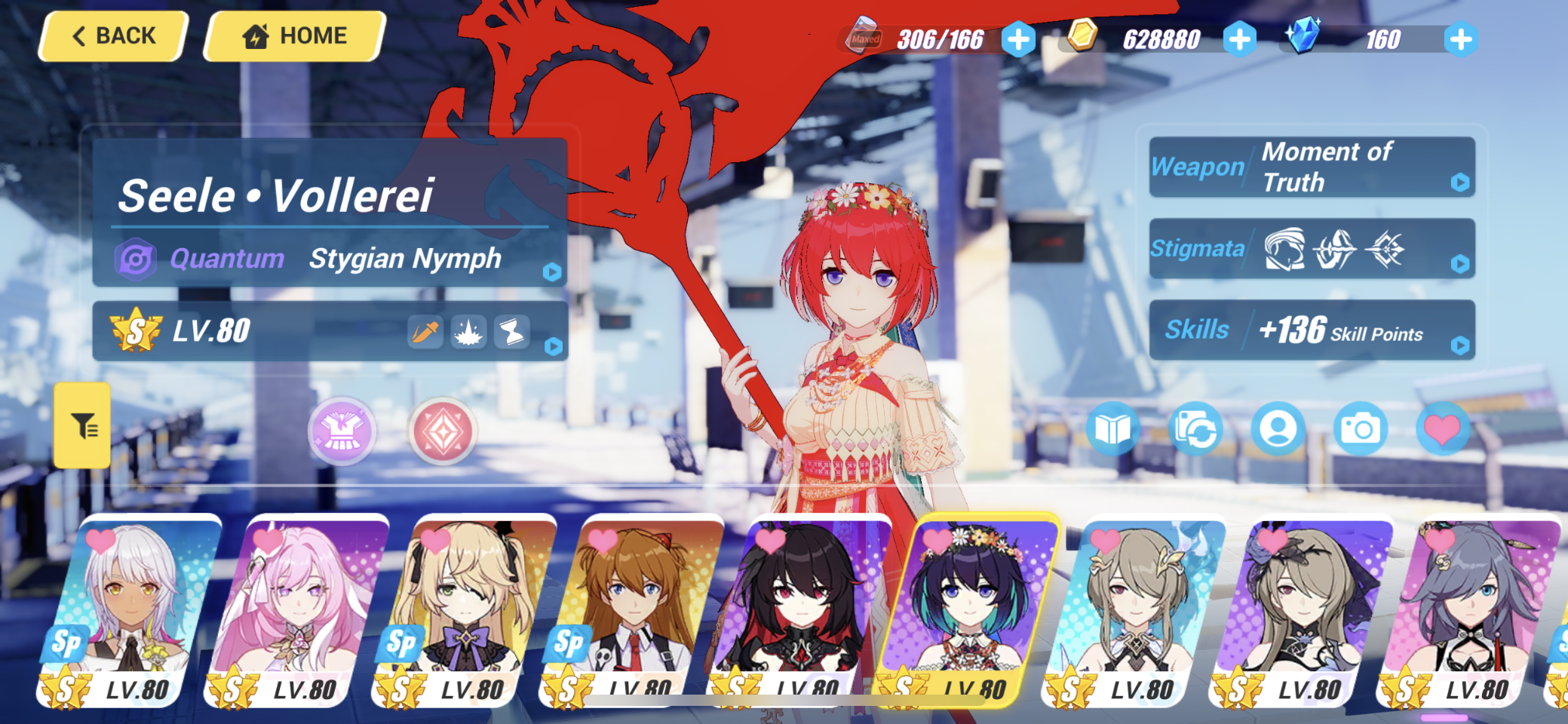Viewport: 1568px width, 724px height.
Task: Open the purple outfit customization icon
Action: pos(342,431)
